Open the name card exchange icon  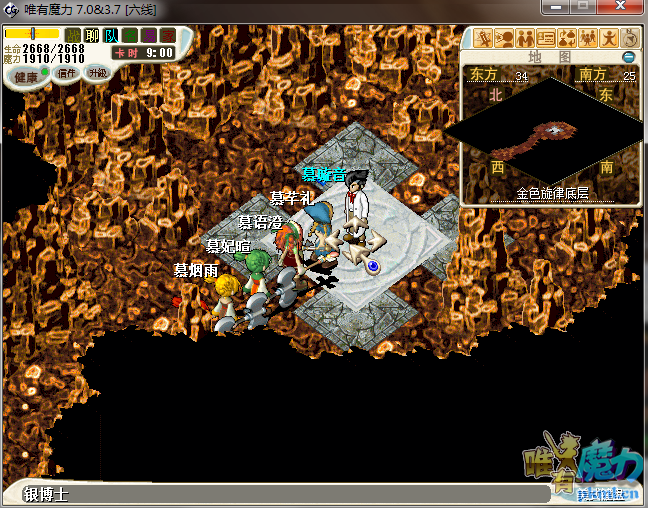click(x=545, y=39)
